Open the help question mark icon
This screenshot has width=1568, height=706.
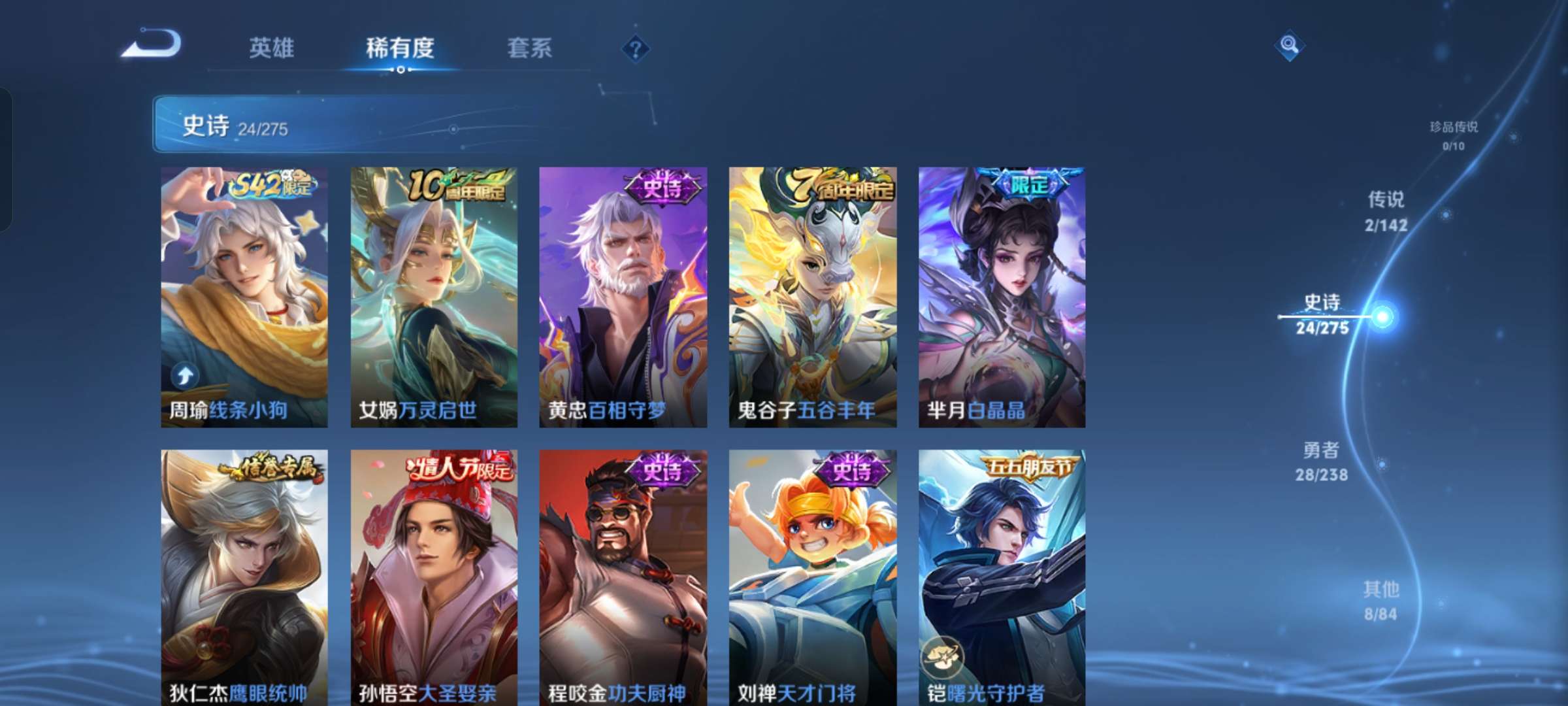(634, 47)
